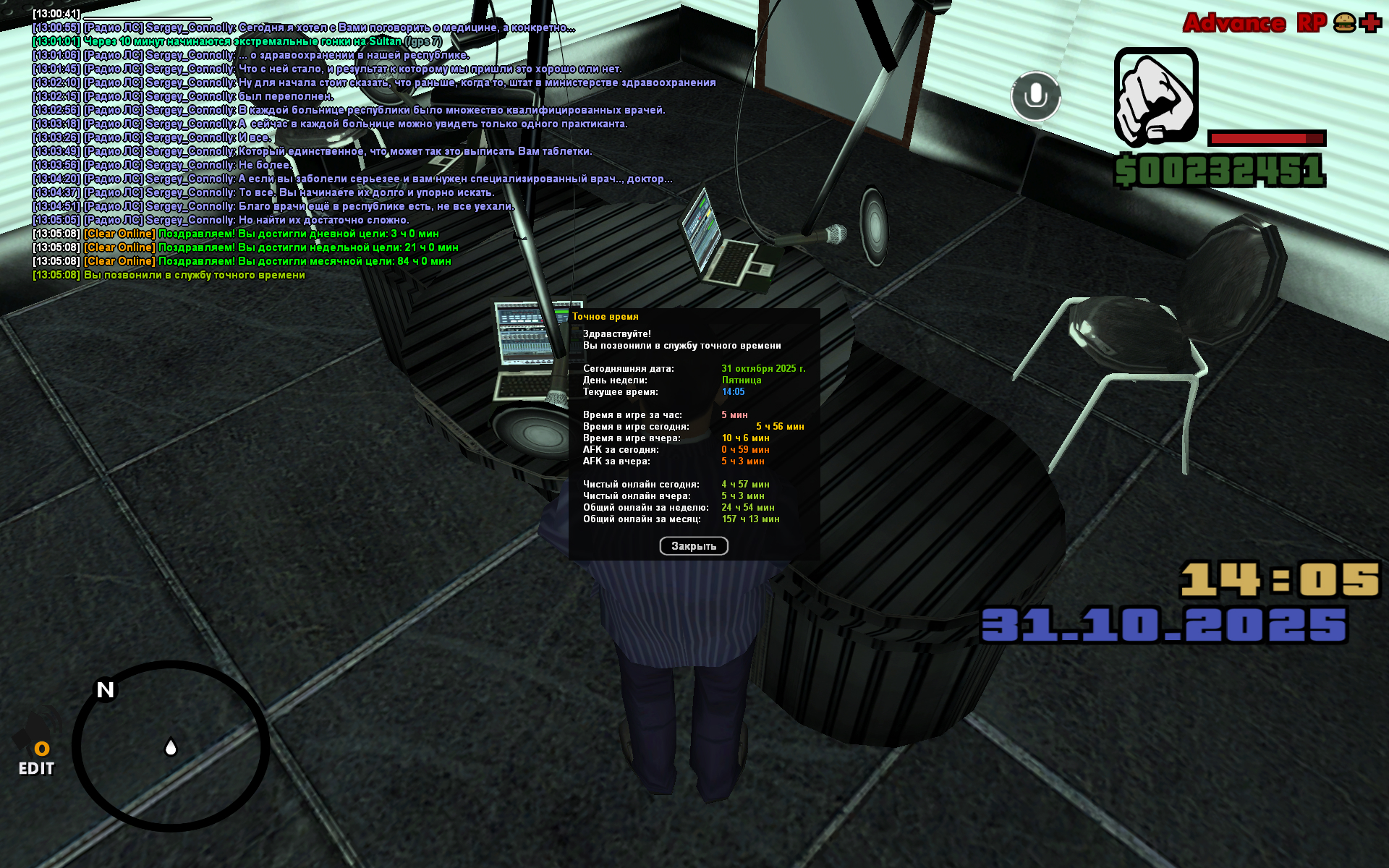Click the circular radar minimap
1389x868 pixels.
(x=171, y=746)
